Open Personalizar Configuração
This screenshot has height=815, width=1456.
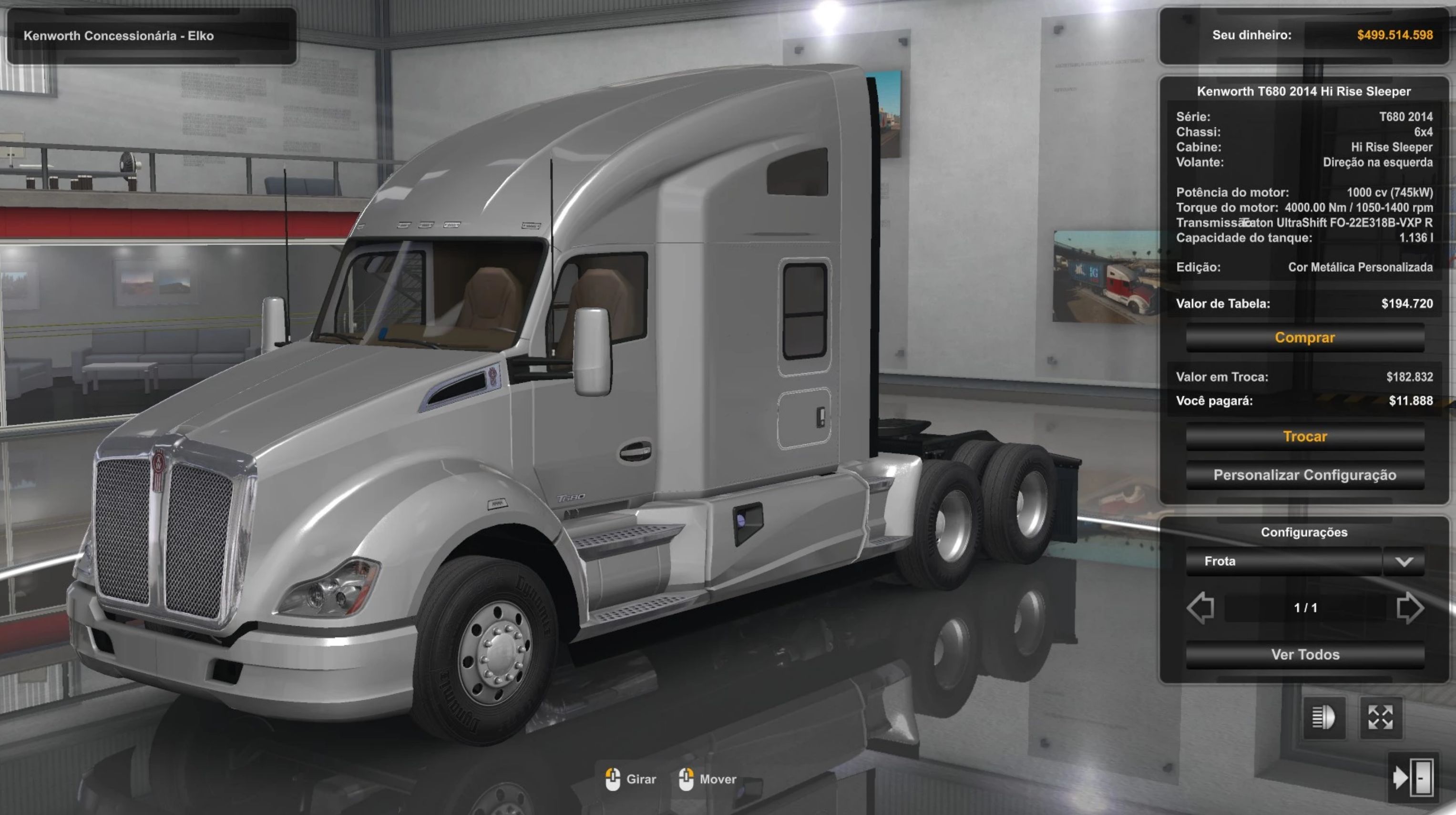(1304, 475)
